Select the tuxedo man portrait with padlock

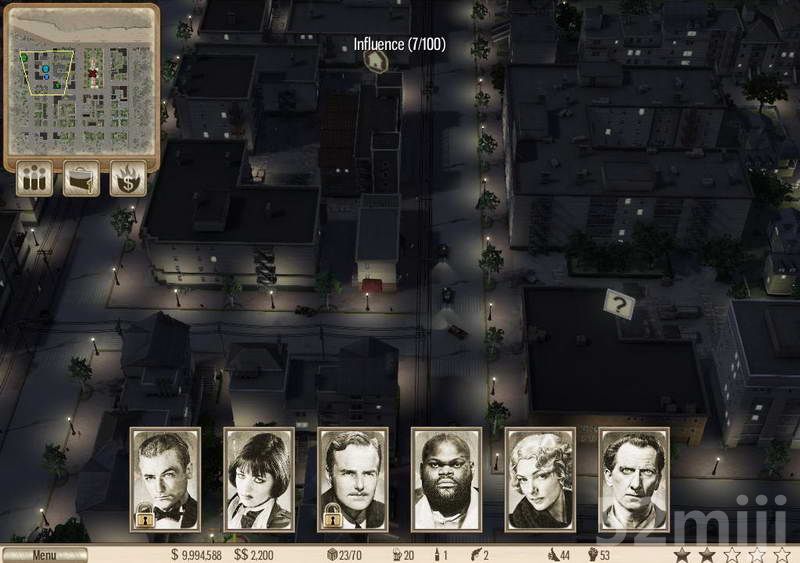click(x=165, y=479)
